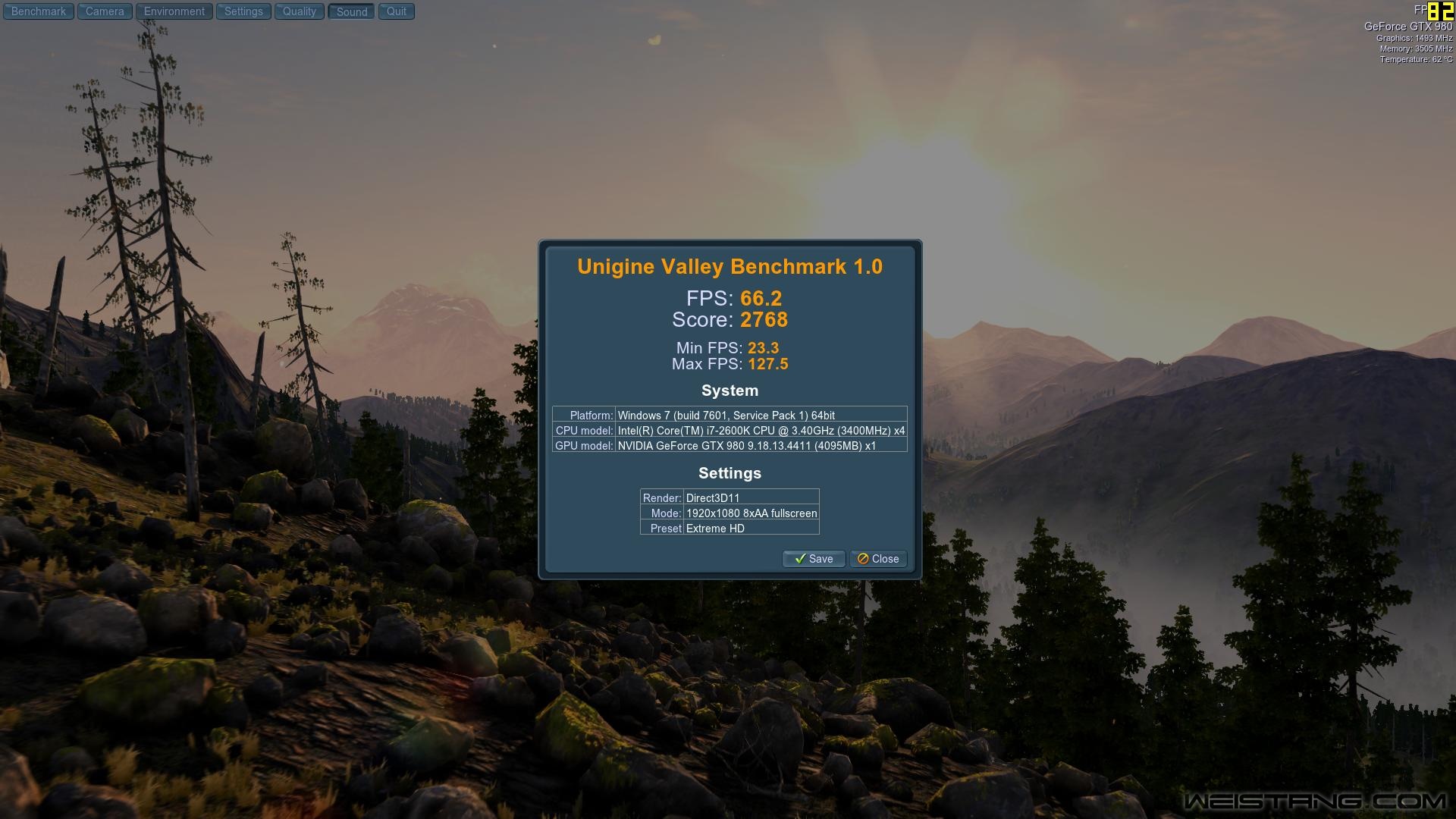Open the Environment options
The image size is (1456, 819).
coord(174,11)
